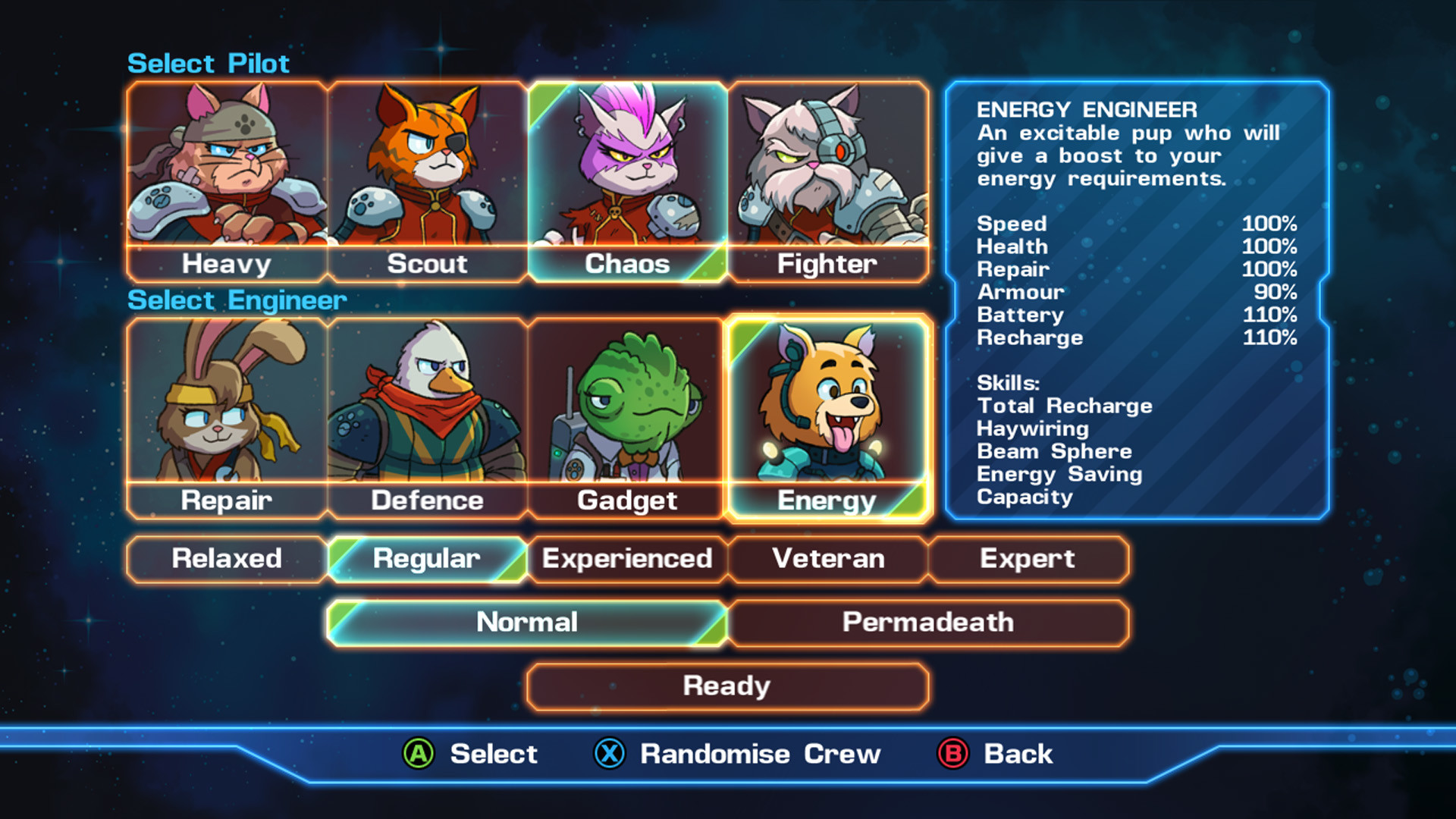This screenshot has width=1456, height=819.
Task: Select the Relaxed difficulty
Action: click(226, 559)
